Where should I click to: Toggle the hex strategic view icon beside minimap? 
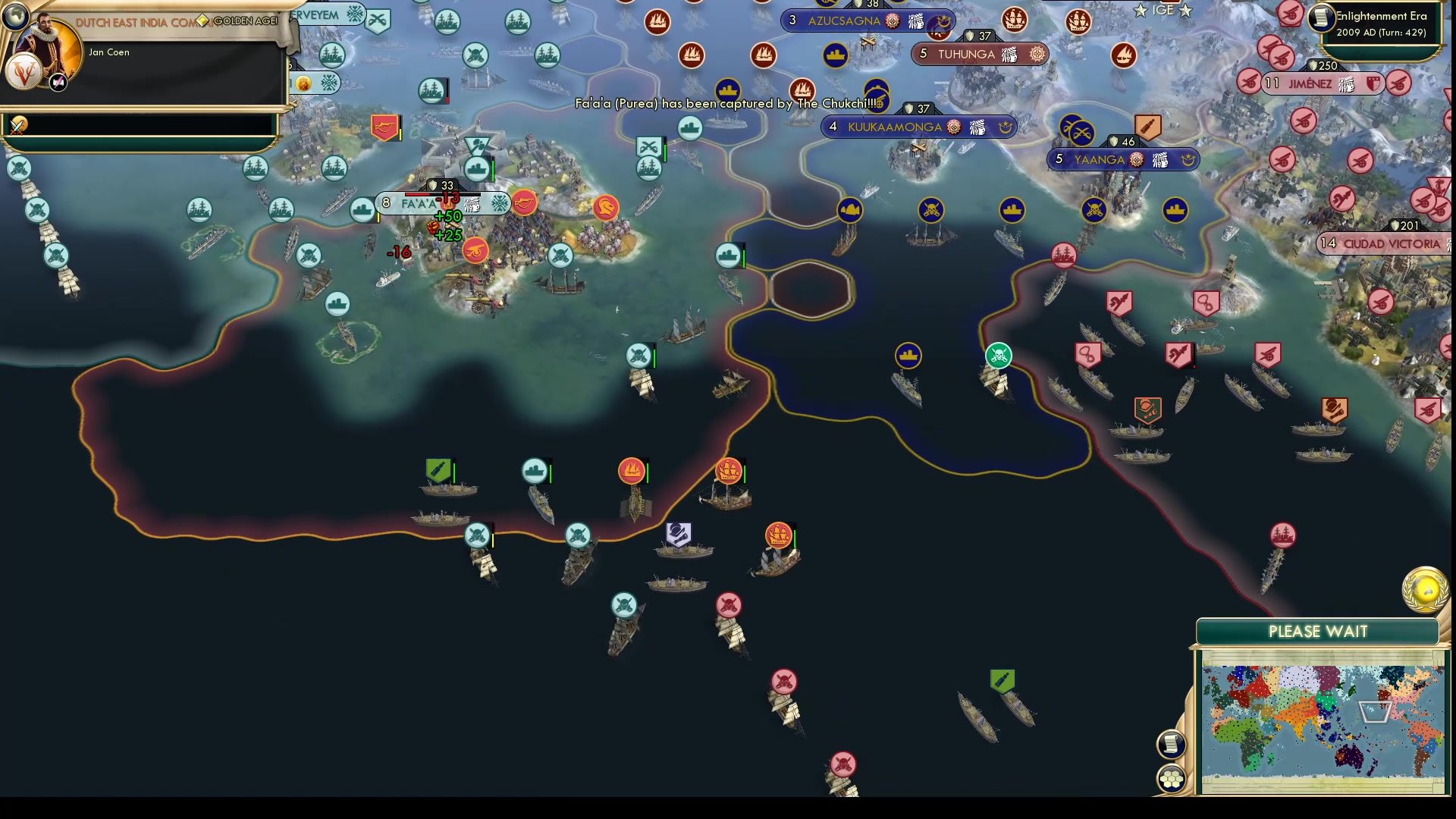click(x=1172, y=777)
